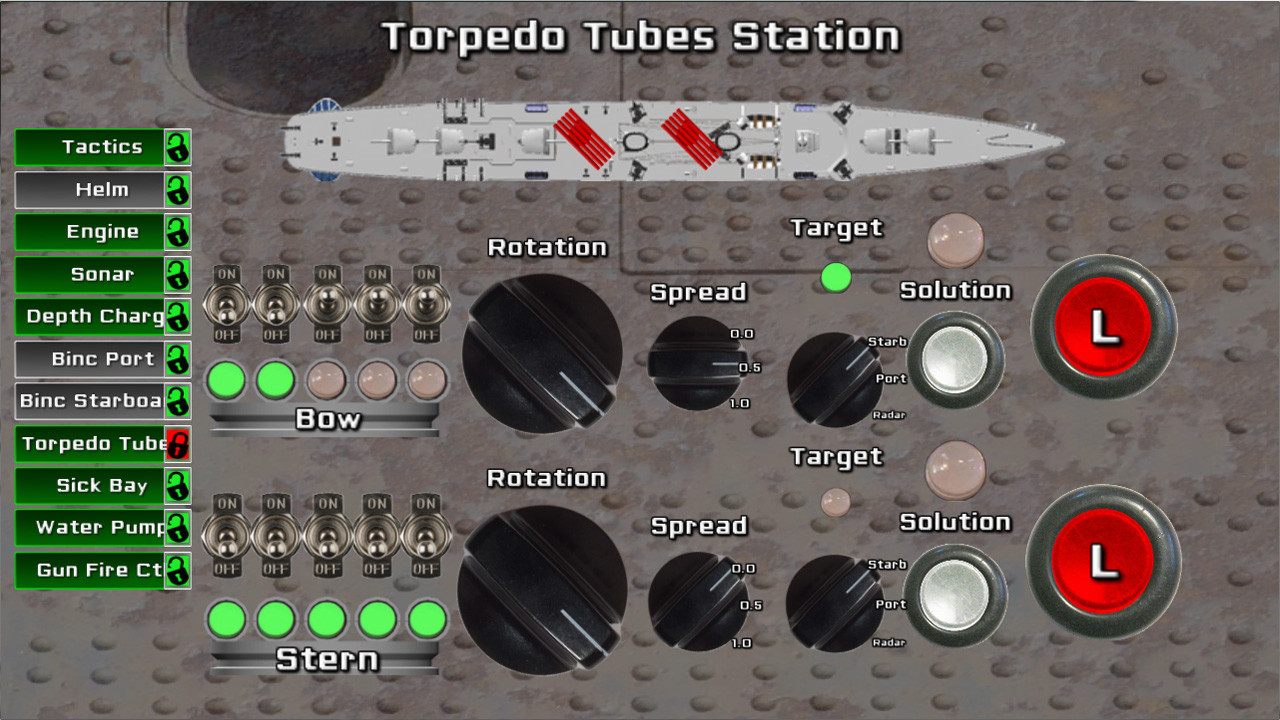Click the first green lamp under Bow switches
The width and height of the screenshot is (1280, 720).
tap(225, 380)
